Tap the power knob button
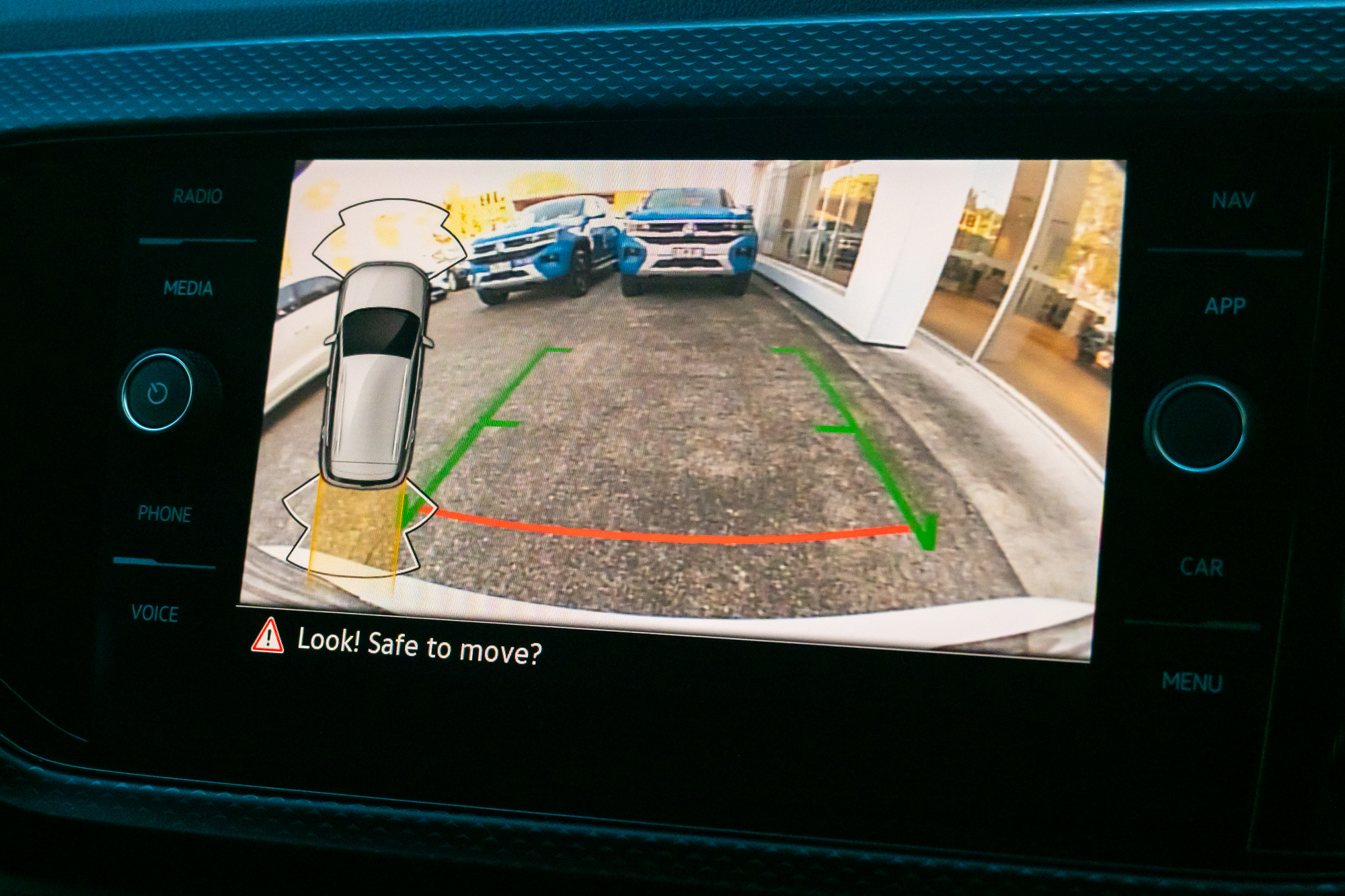1345x896 pixels. point(157,391)
